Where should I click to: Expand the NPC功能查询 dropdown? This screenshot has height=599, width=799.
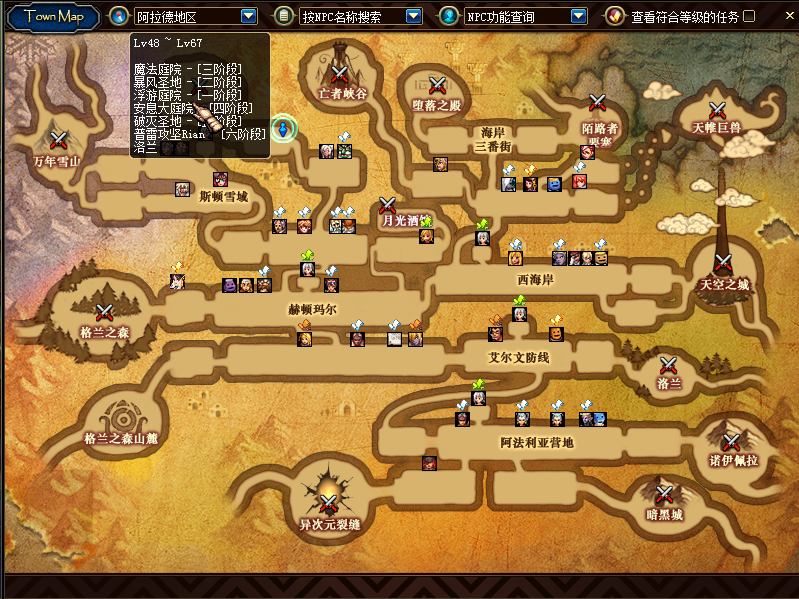click(578, 16)
